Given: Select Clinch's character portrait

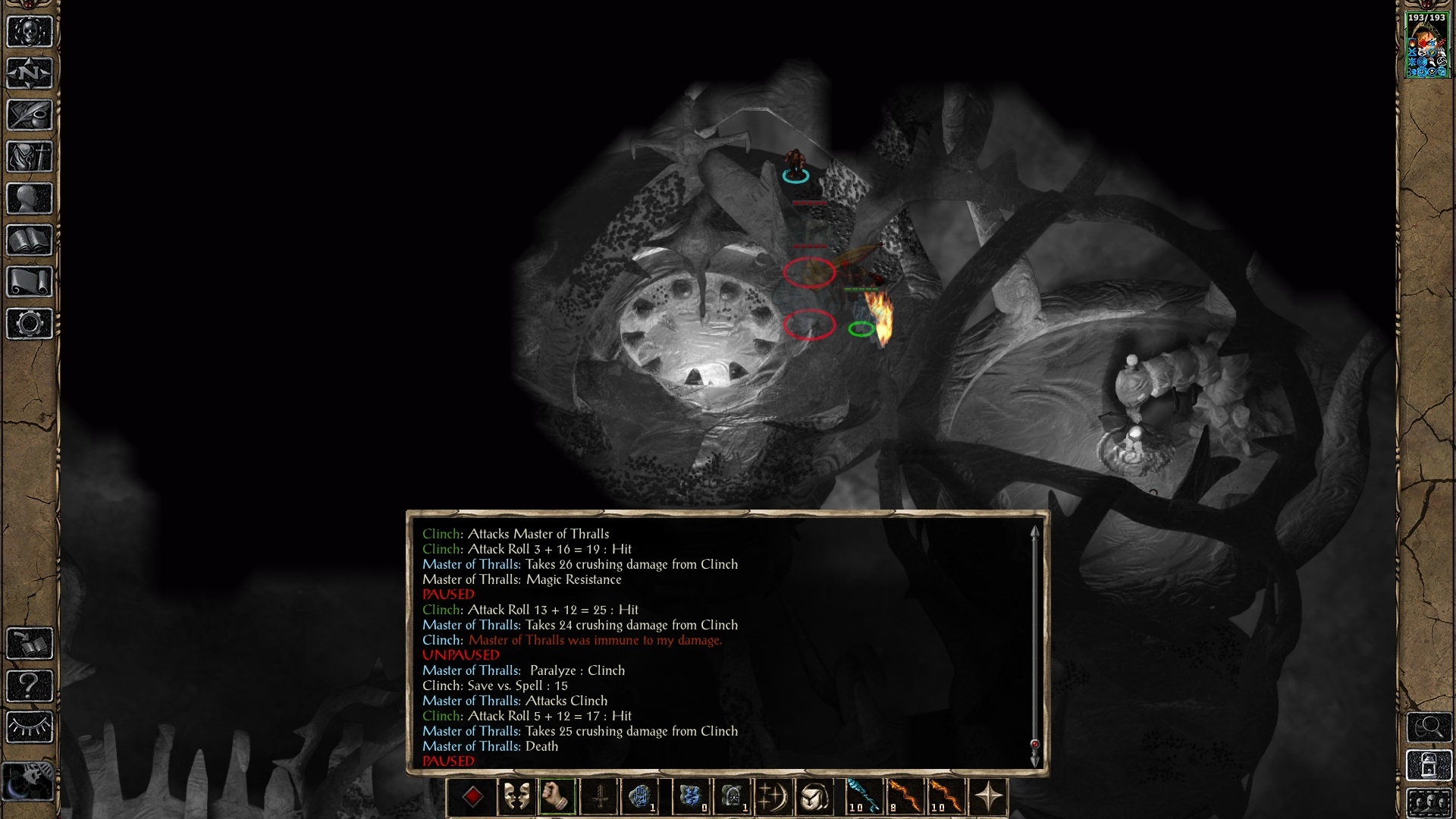Looking at the screenshot, I should (x=1427, y=45).
